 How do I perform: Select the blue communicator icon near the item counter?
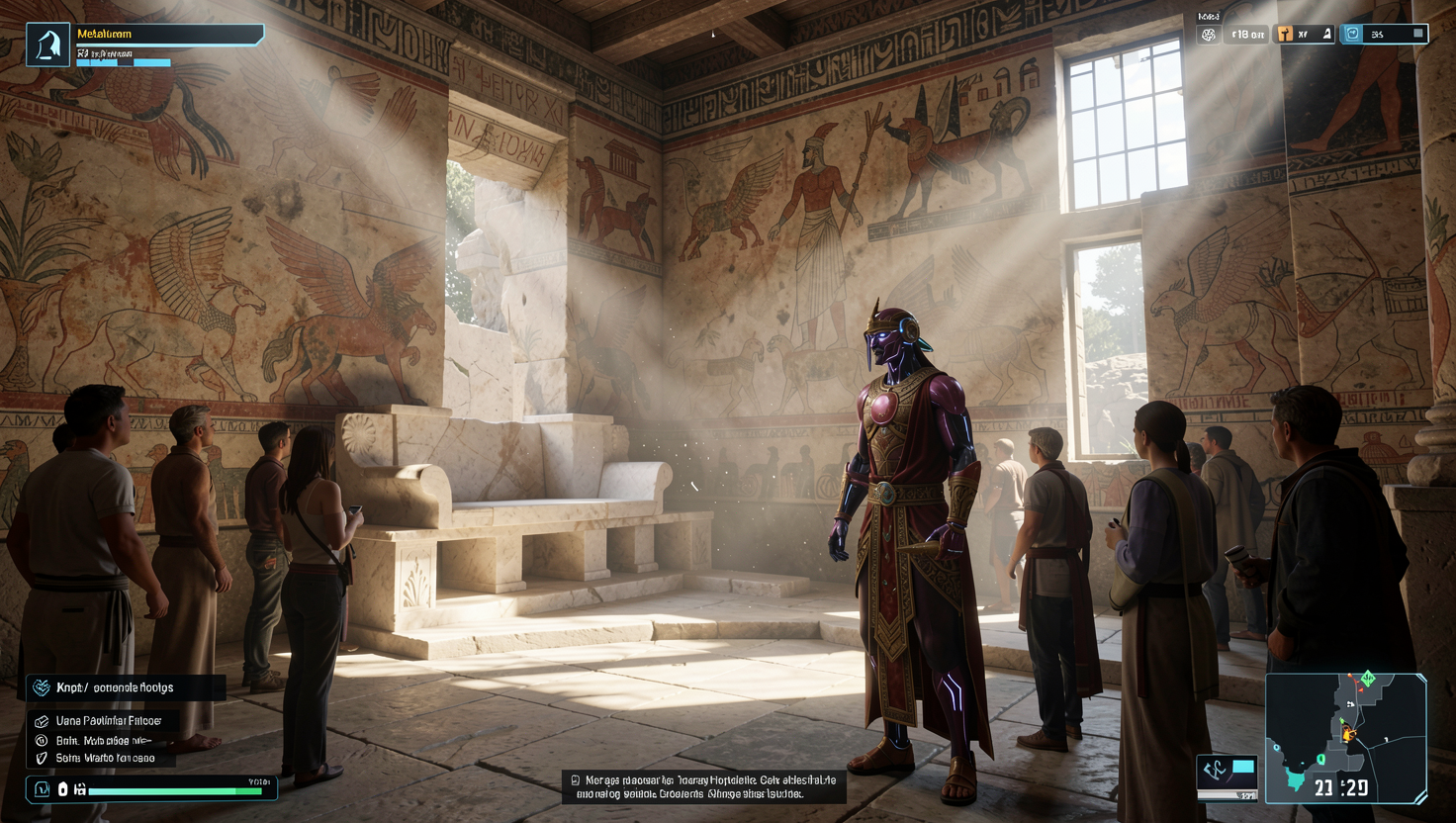[1353, 33]
